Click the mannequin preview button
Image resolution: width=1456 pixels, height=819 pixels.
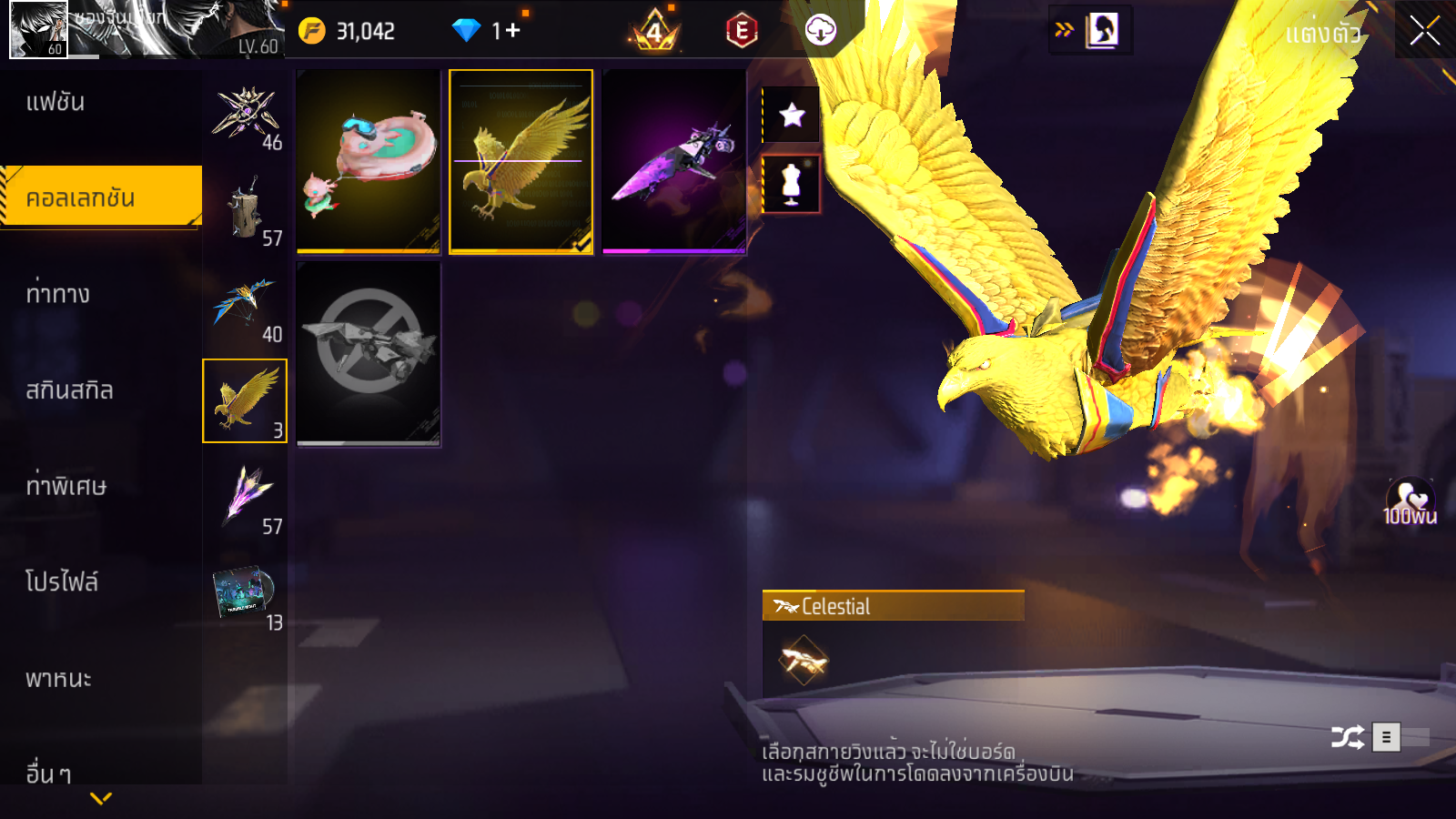(x=791, y=184)
